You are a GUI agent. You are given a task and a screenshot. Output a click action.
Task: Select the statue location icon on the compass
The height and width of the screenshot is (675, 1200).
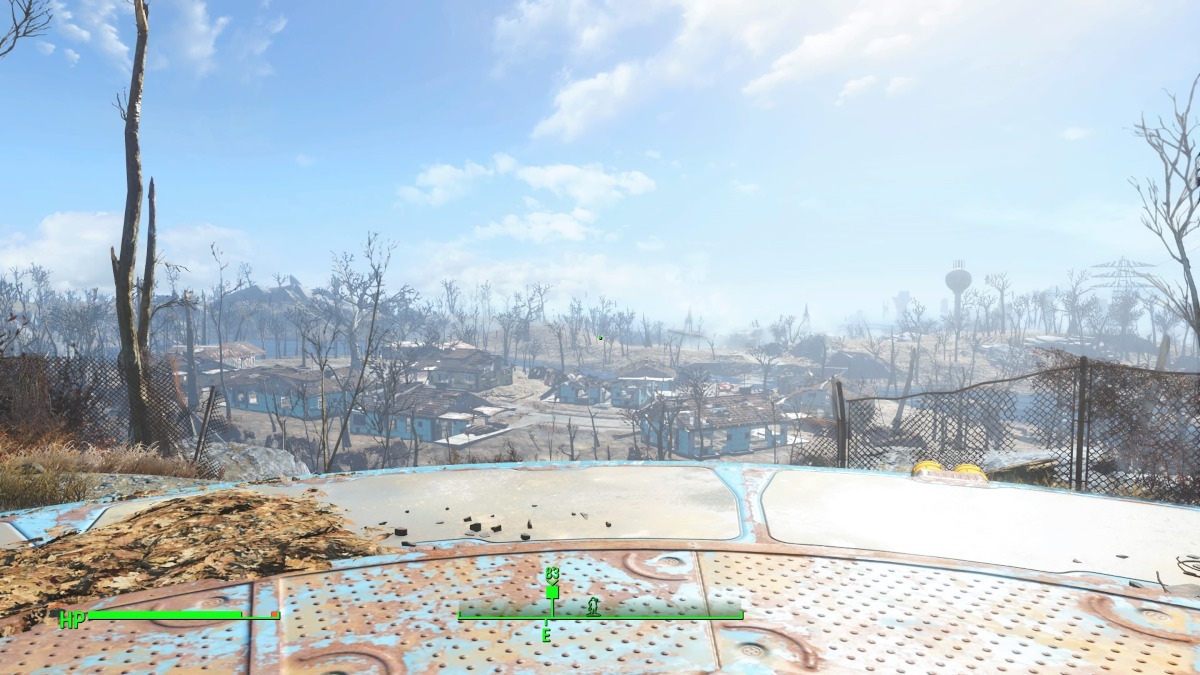593,605
